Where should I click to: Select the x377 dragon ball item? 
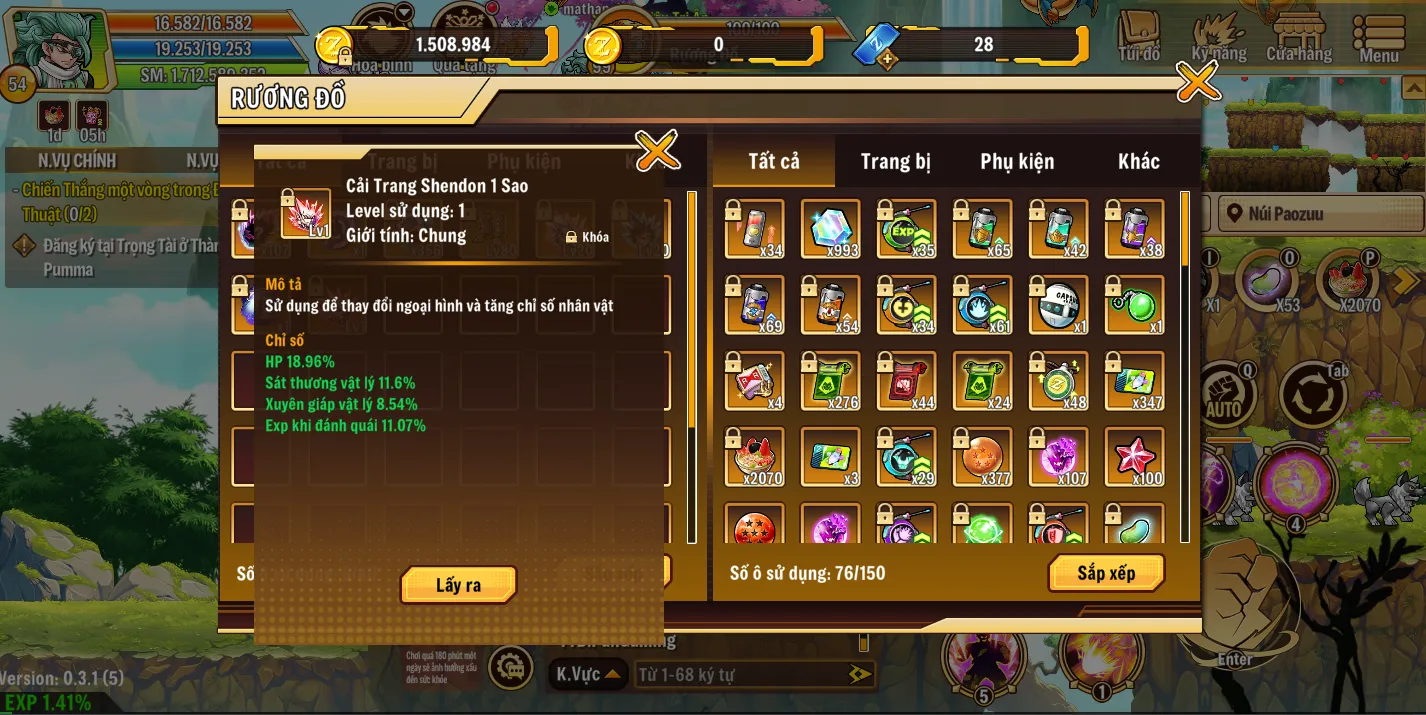(982, 457)
